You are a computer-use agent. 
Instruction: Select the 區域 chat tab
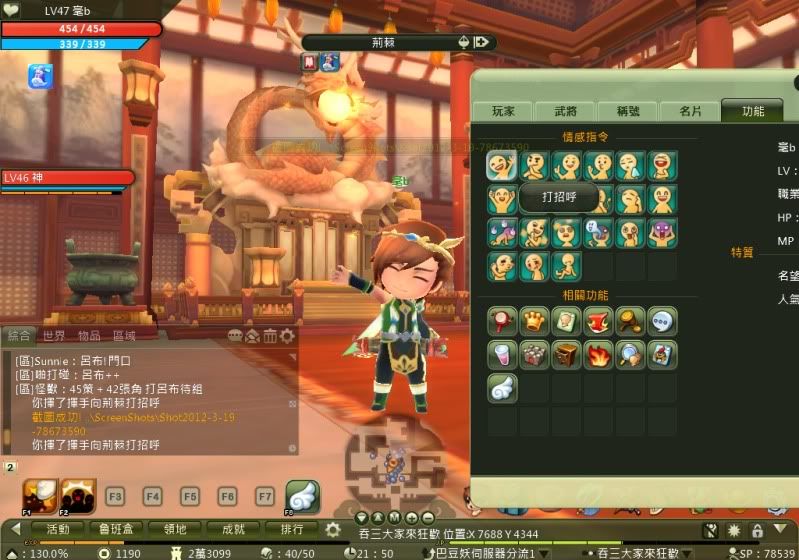(x=124, y=335)
